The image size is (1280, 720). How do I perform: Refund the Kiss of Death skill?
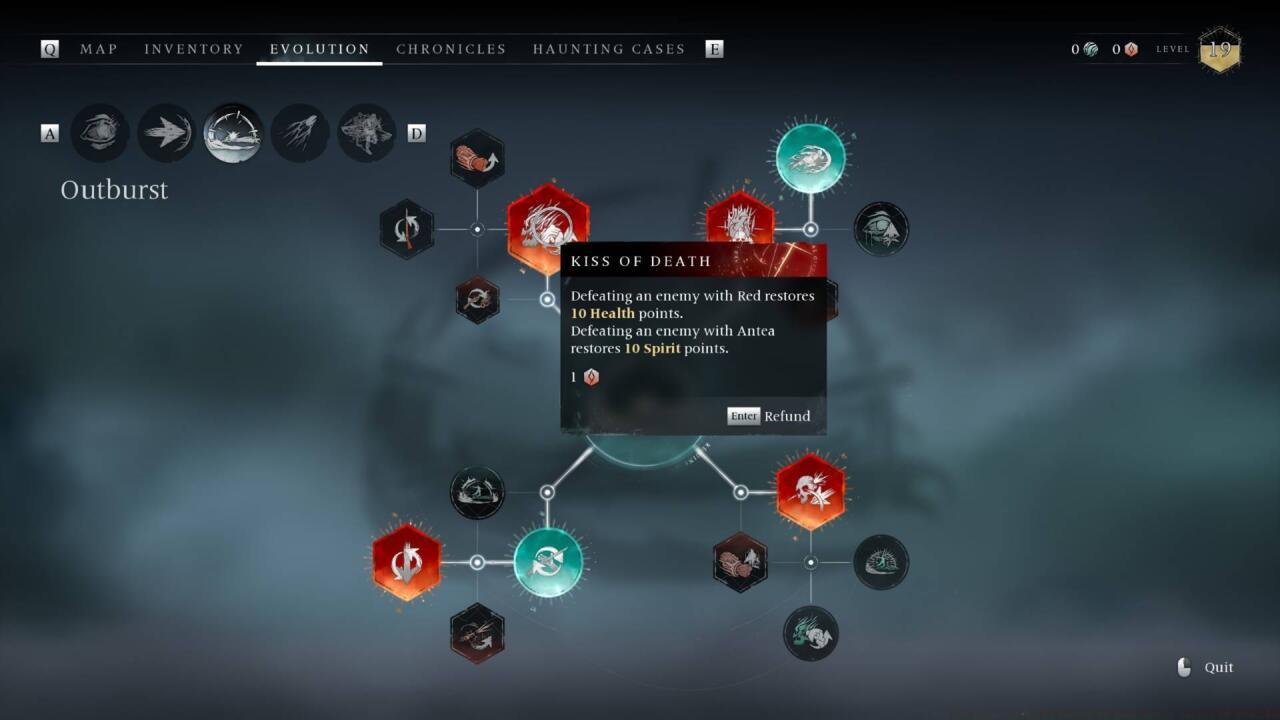click(x=771, y=416)
